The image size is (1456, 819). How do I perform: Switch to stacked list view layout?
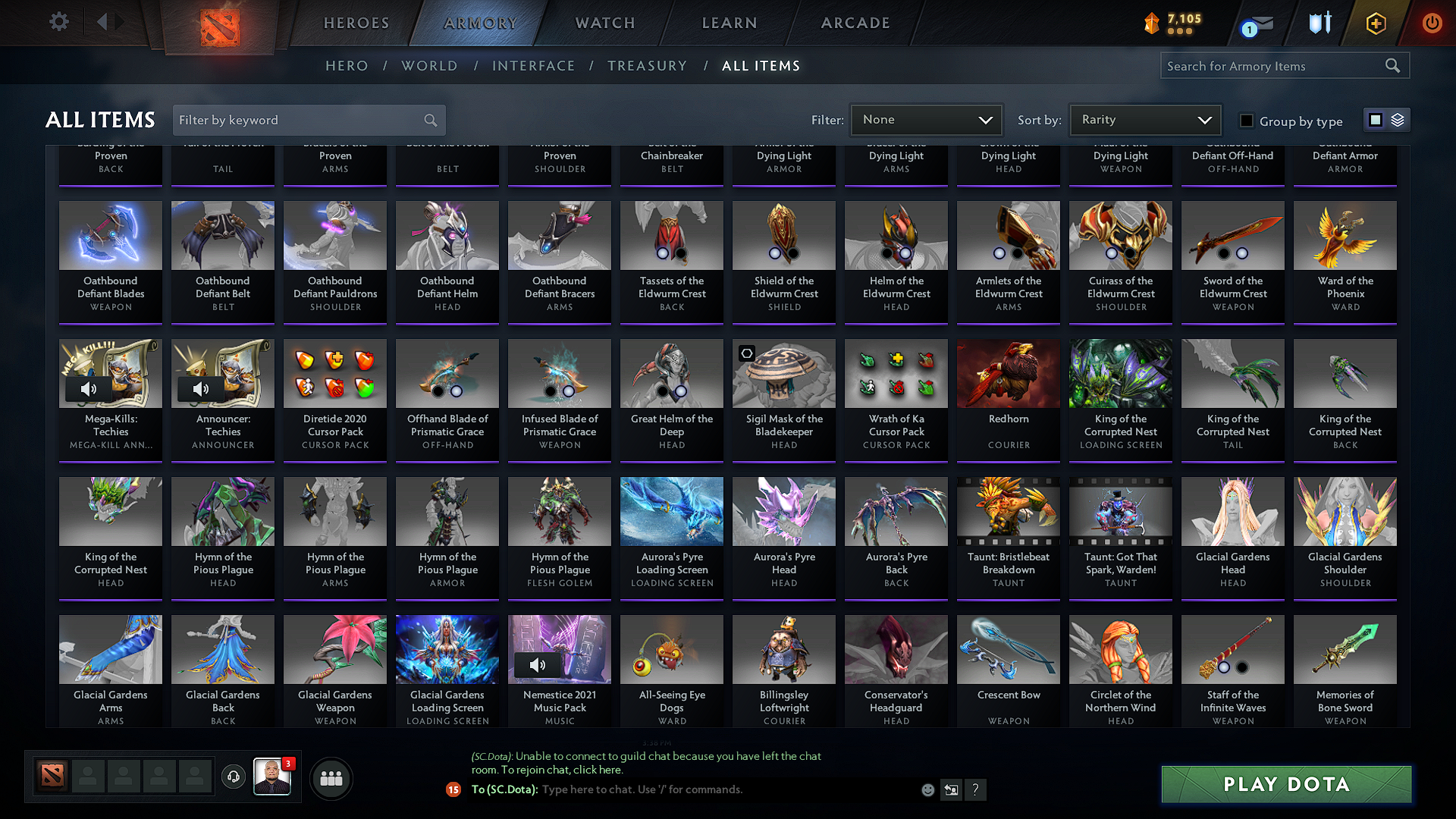click(x=1397, y=119)
